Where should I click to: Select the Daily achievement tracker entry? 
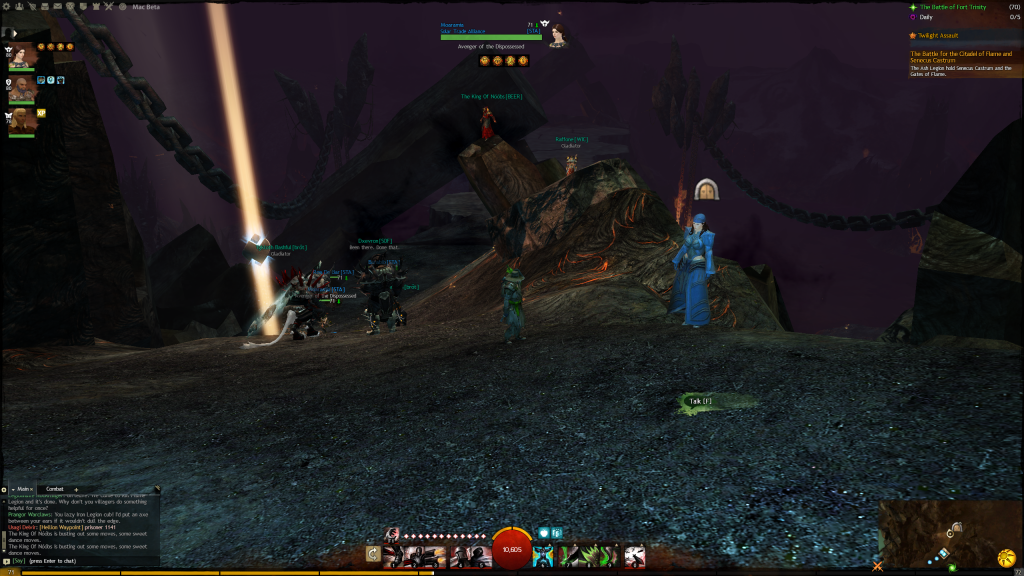pos(926,17)
